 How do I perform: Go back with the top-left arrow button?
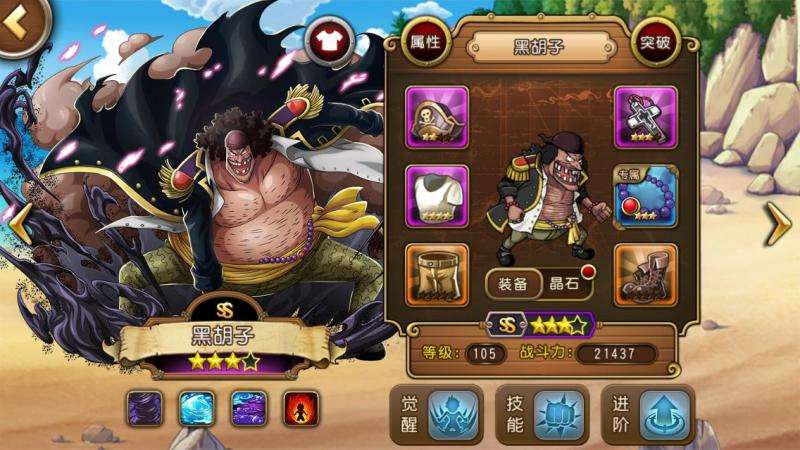[15, 22]
